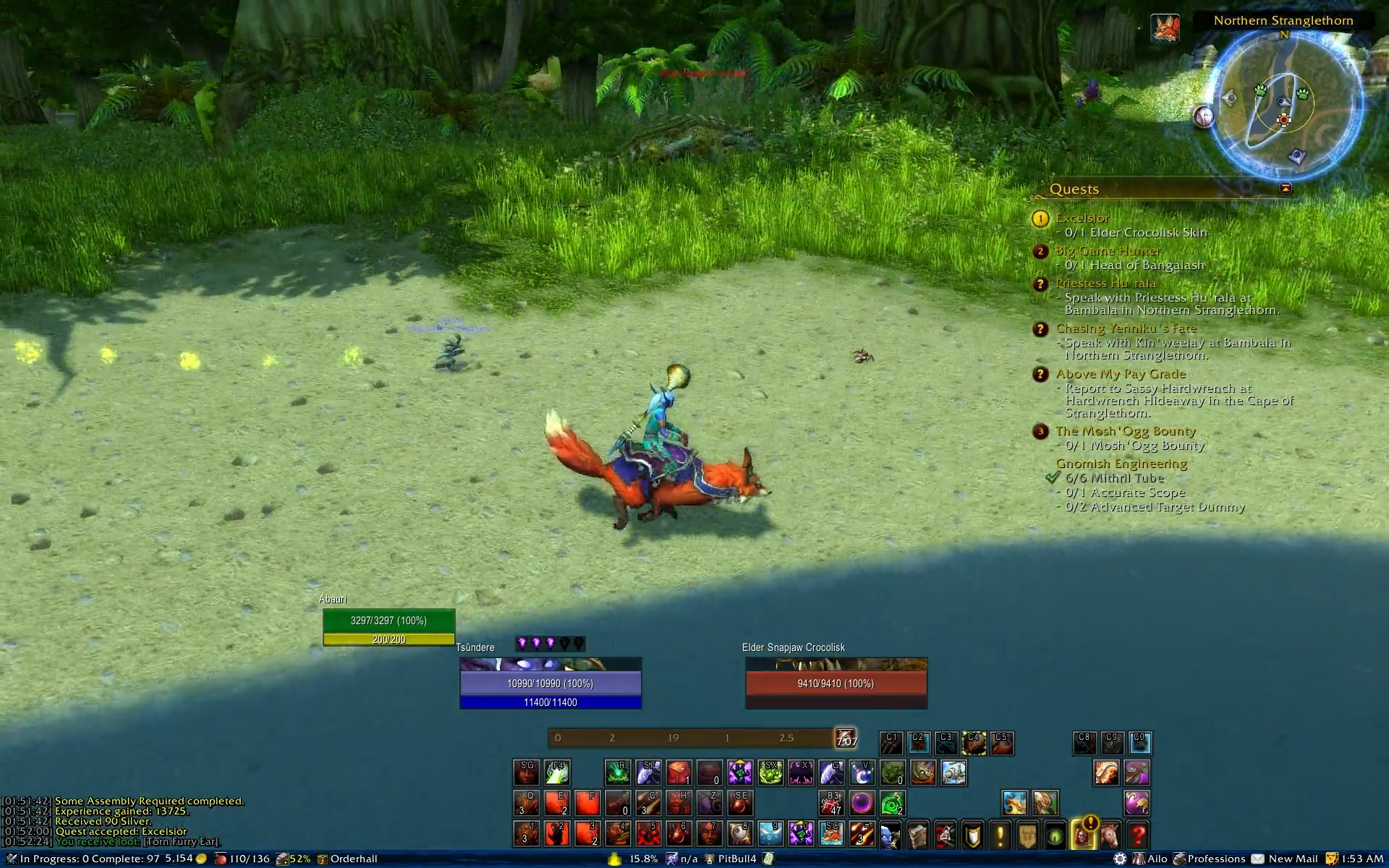Check the New Mail indicator
1389x868 pixels.
pos(1292,859)
